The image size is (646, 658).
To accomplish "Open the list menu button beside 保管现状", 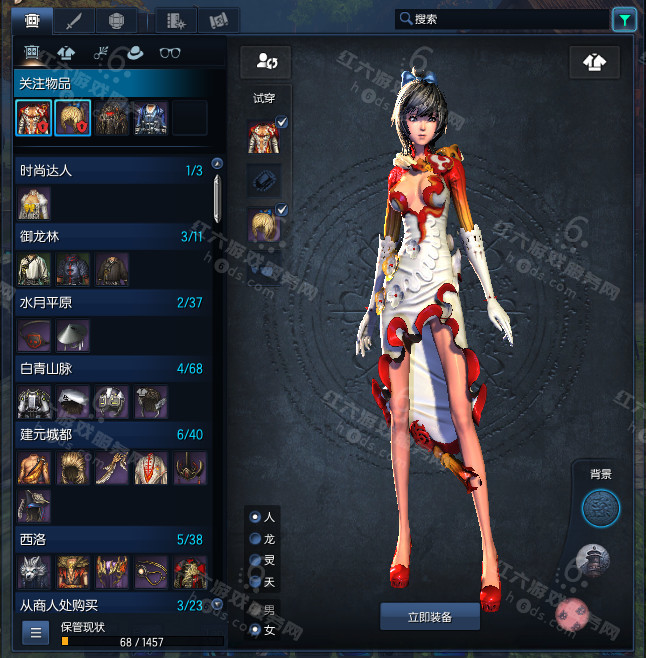I will coord(34,632).
